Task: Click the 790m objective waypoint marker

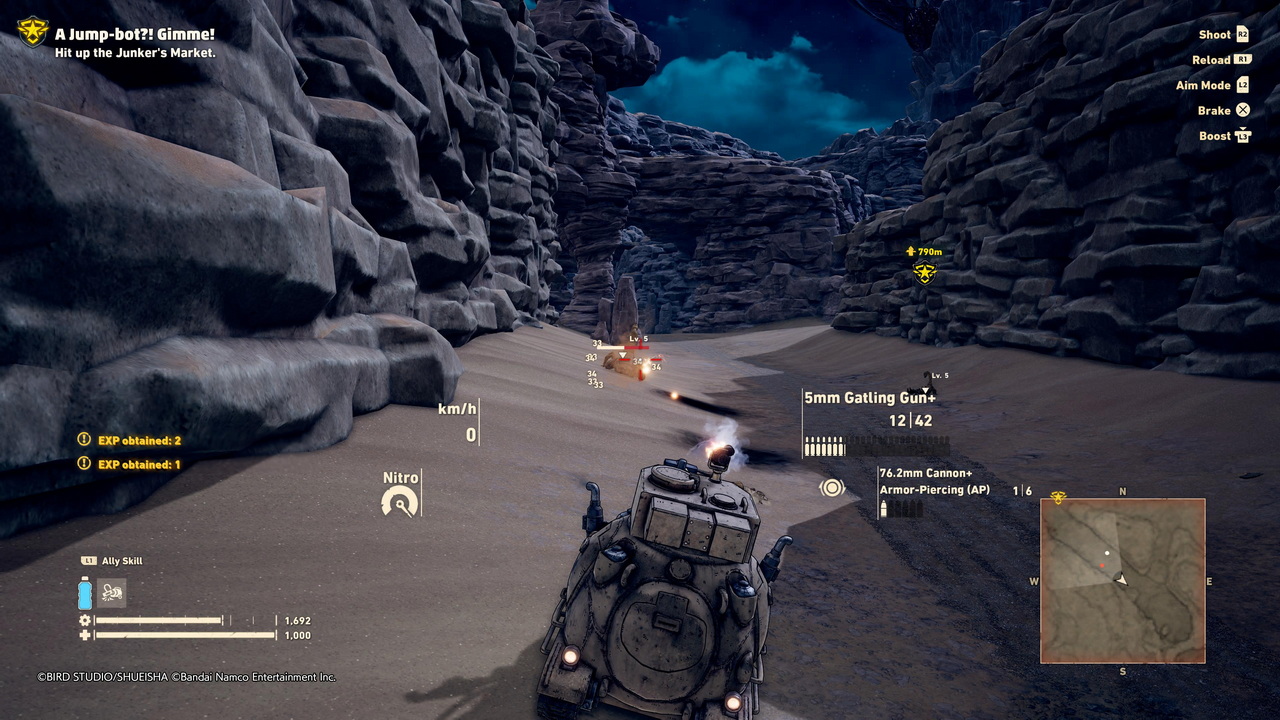Action: pos(925,272)
